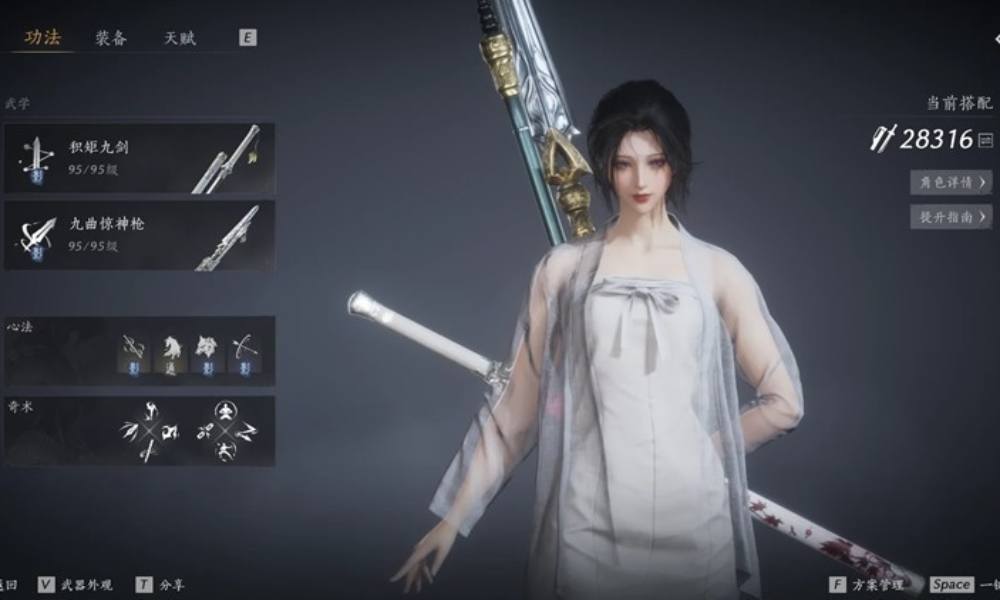The width and height of the screenshot is (1000, 600).
Task: Pick the bow and arrow 心法 slot
Action: [243, 351]
